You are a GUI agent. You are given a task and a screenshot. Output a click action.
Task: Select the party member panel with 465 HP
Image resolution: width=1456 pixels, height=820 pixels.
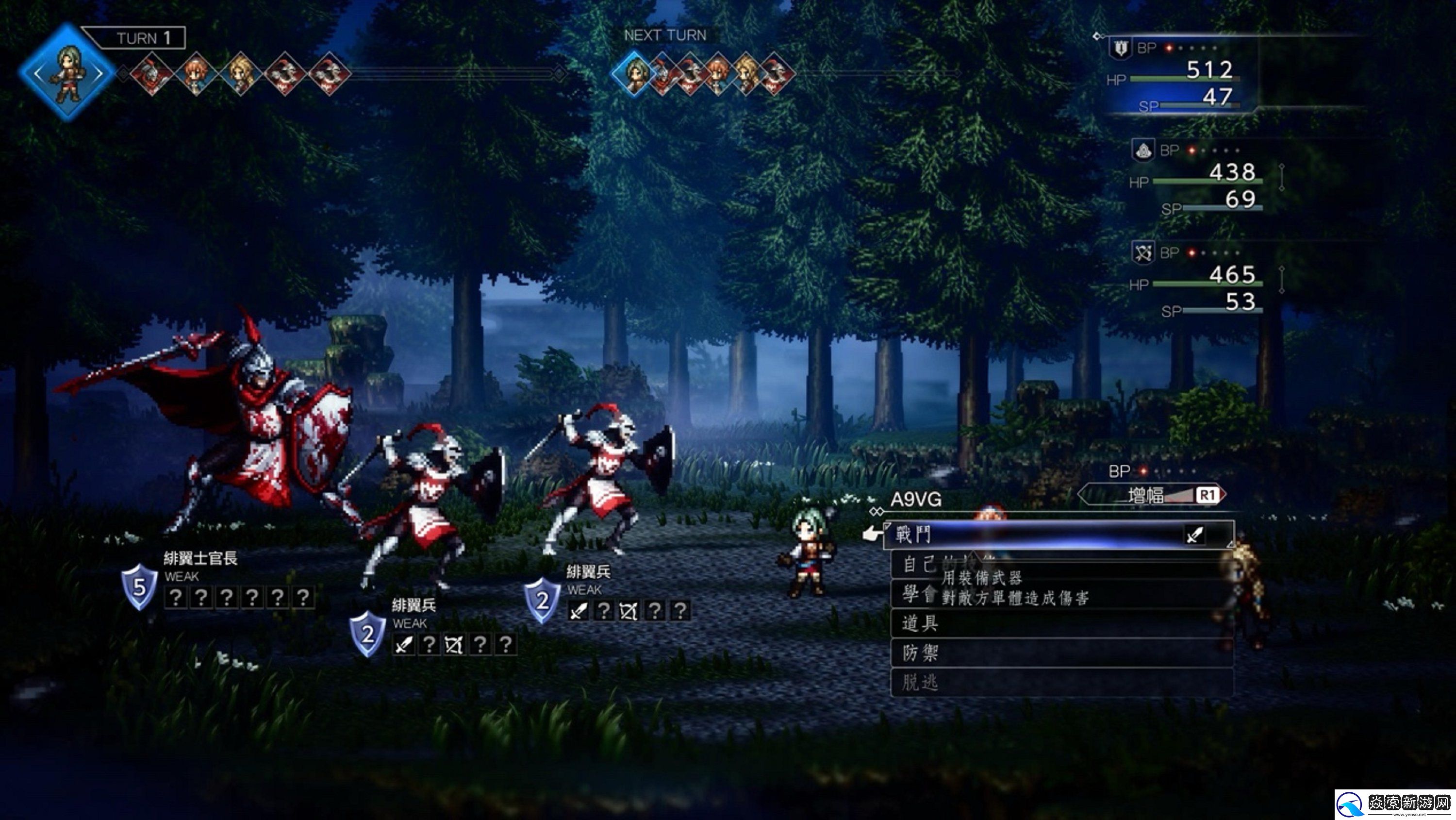(1198, 281)
